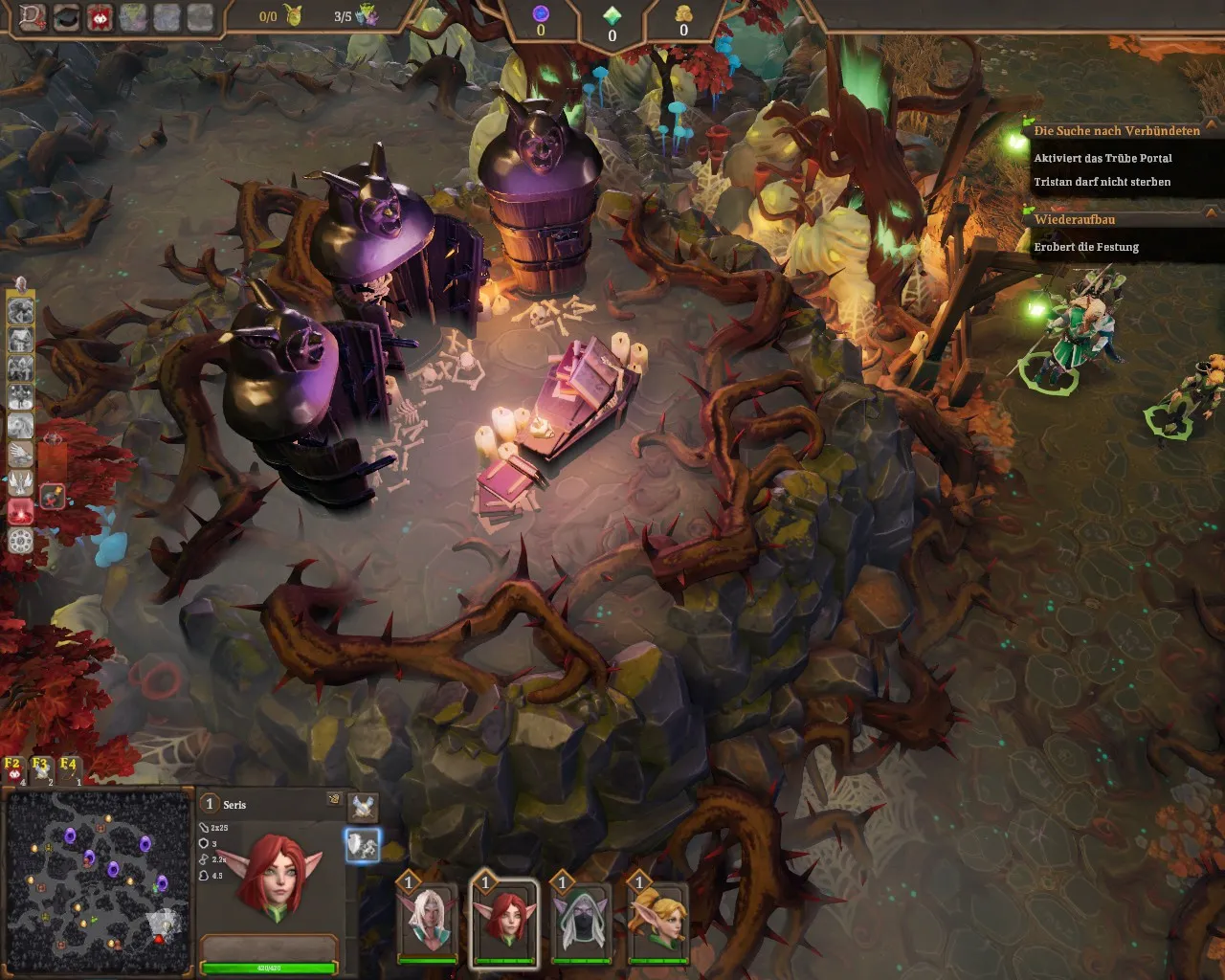Use the bomb ability icon

[x=53, y=495]
